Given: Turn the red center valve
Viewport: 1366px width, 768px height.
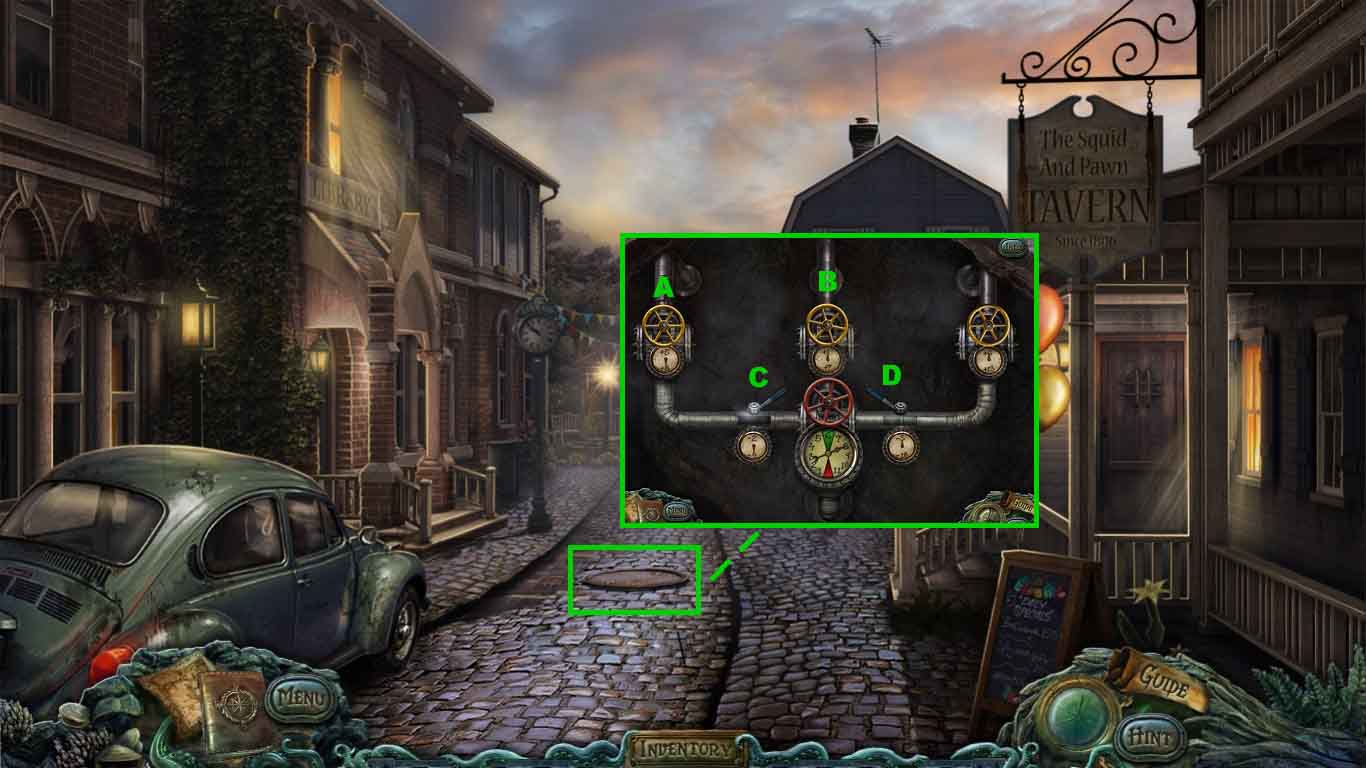Looking at the screenshot, I should [827, 400].
